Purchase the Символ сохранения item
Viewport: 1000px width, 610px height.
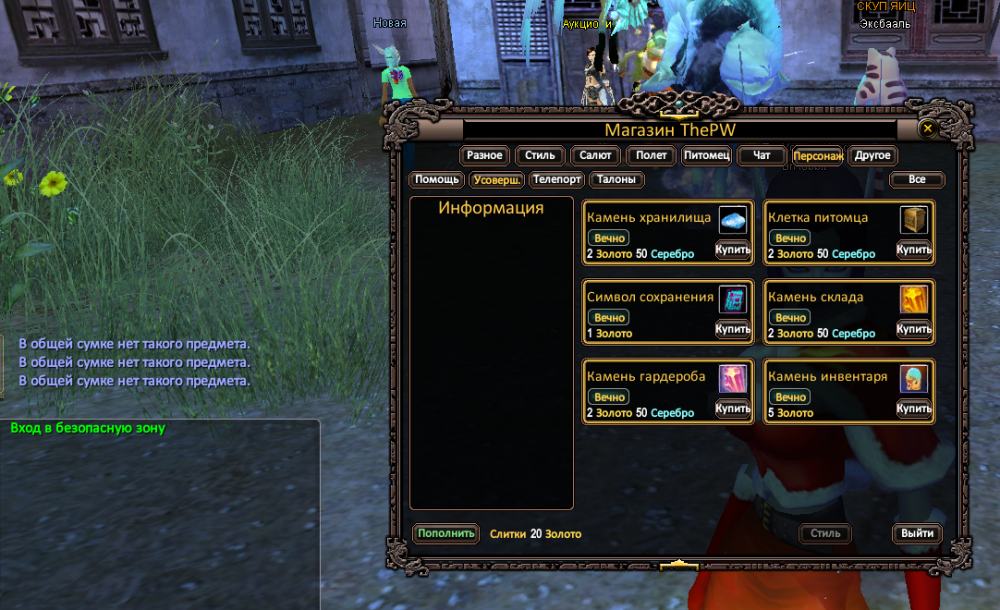[733, 329]
